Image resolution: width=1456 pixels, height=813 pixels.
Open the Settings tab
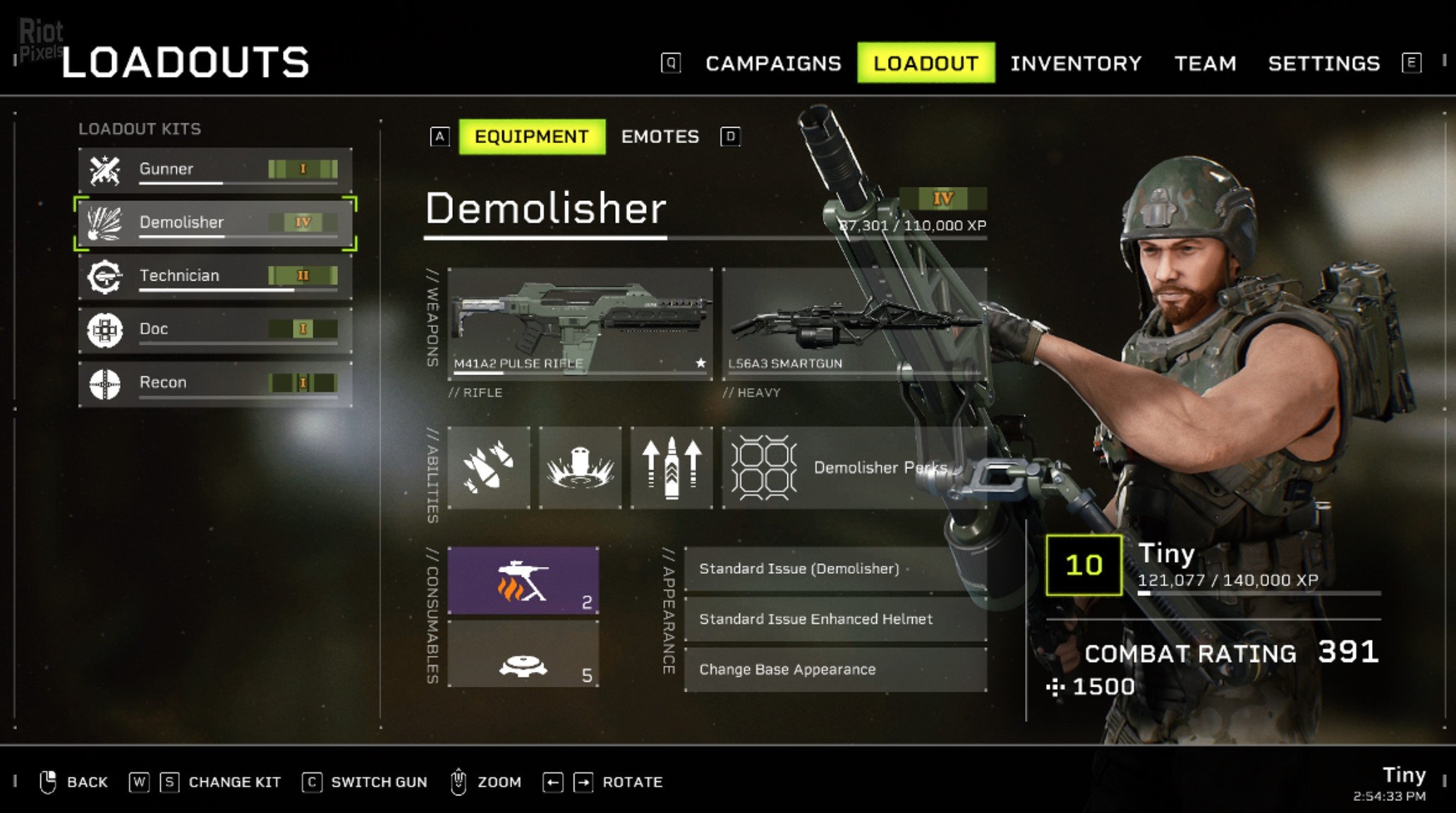1323,63
